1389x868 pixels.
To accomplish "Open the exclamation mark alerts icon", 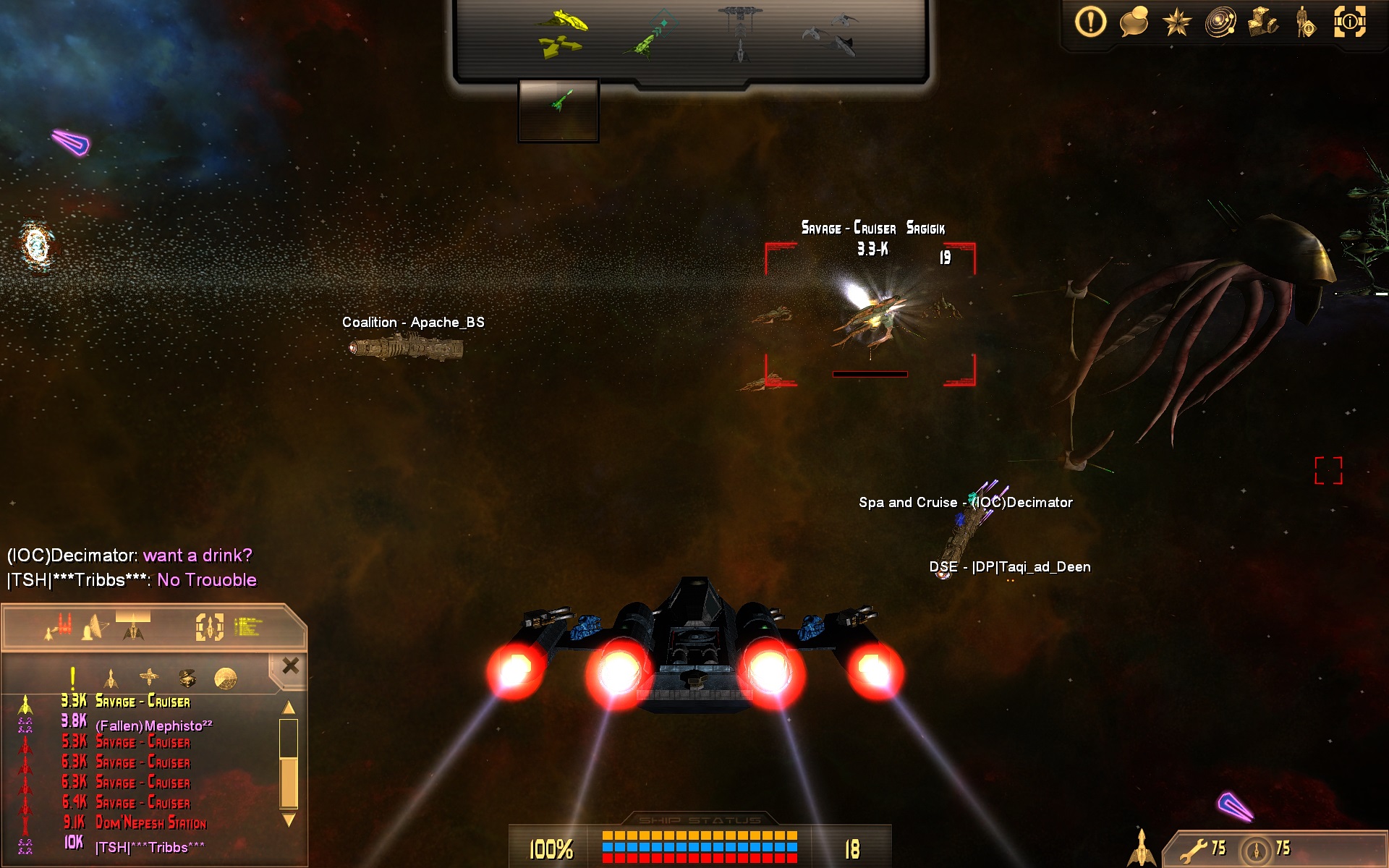I will 1090,22.
